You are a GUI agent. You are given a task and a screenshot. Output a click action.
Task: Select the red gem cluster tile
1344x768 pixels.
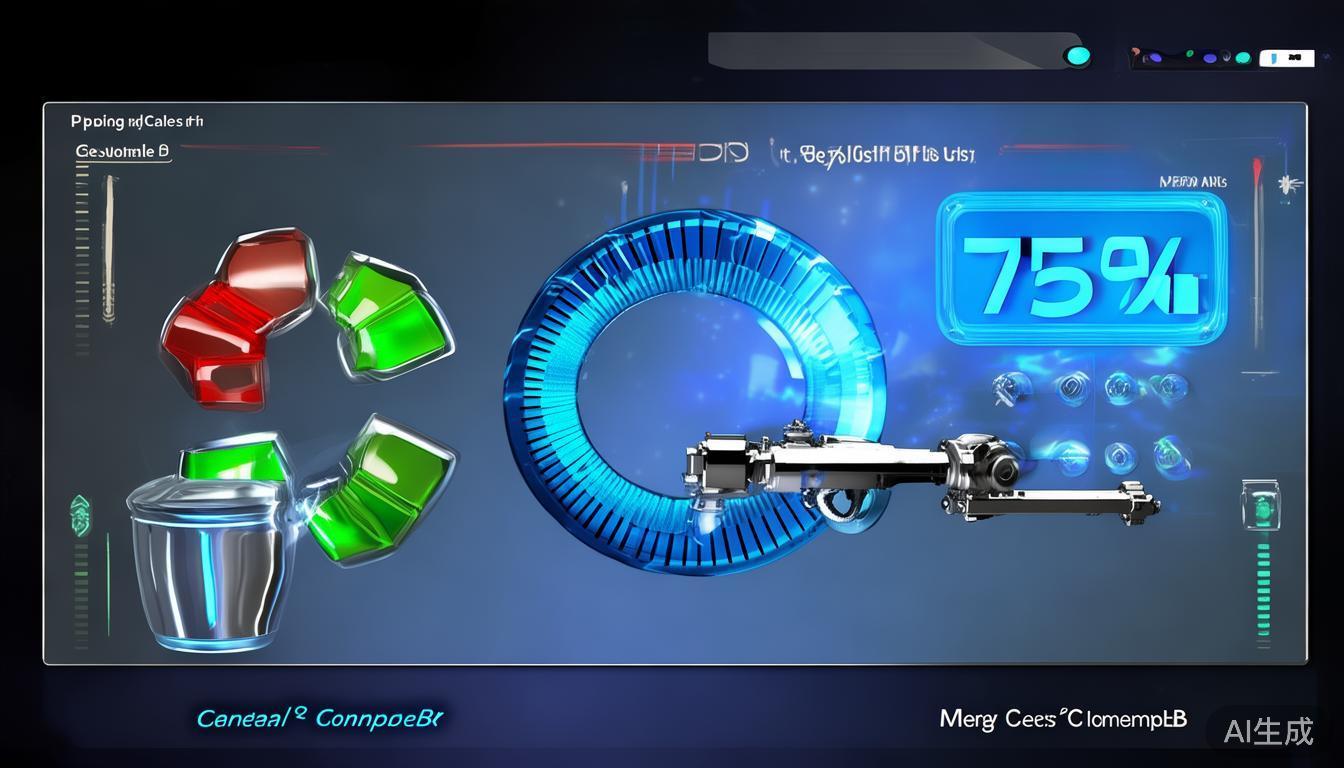(233, 318)
